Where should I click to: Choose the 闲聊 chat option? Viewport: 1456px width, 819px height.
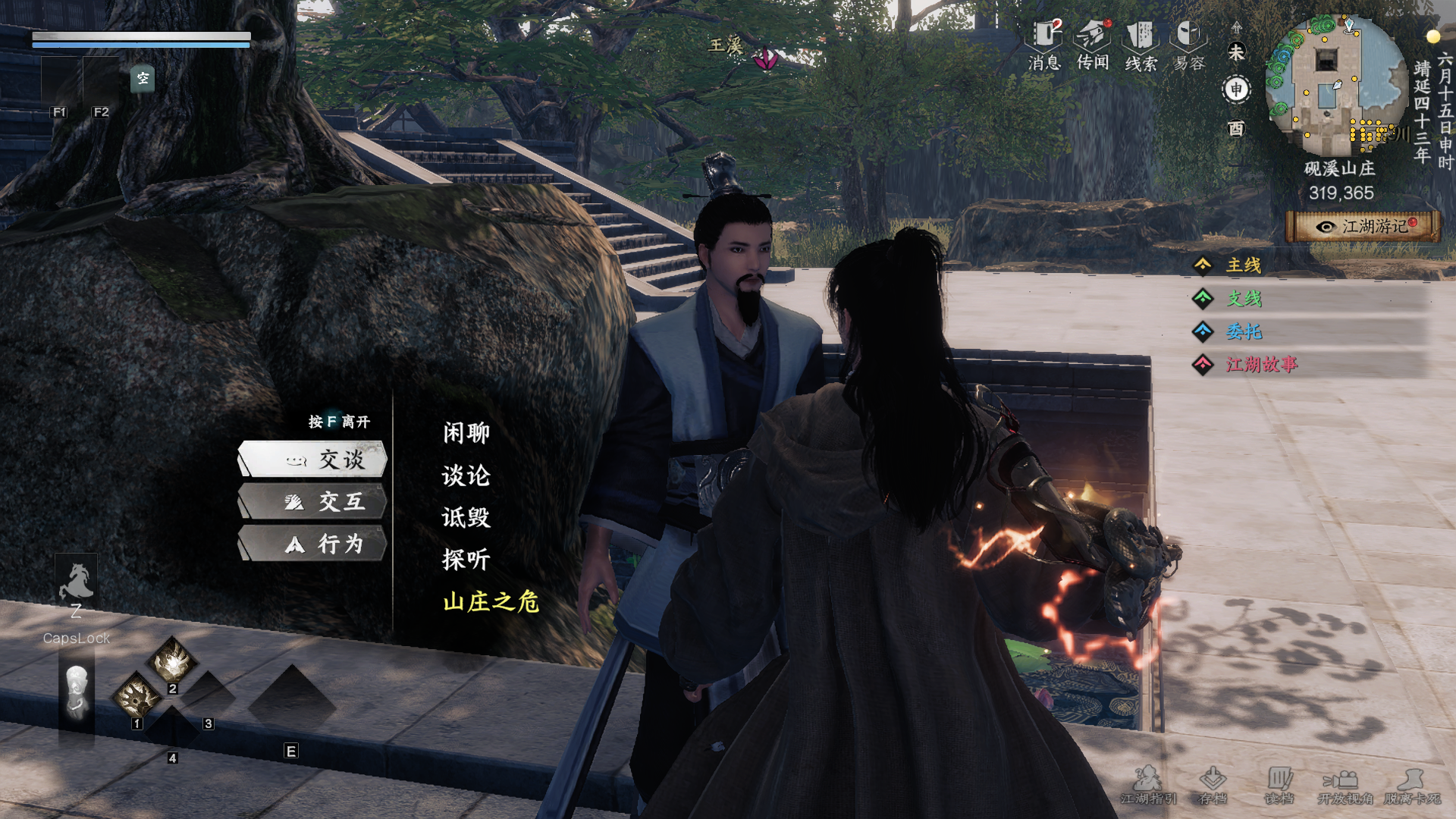pos(466,433)
